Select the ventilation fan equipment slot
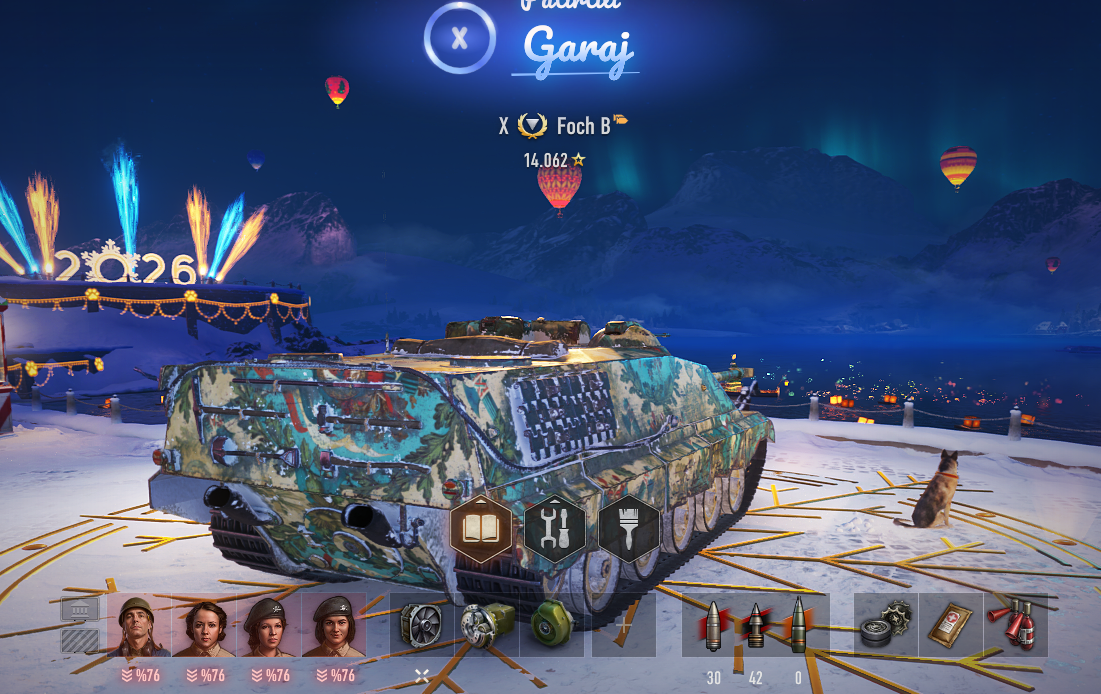 click(421, 626)
